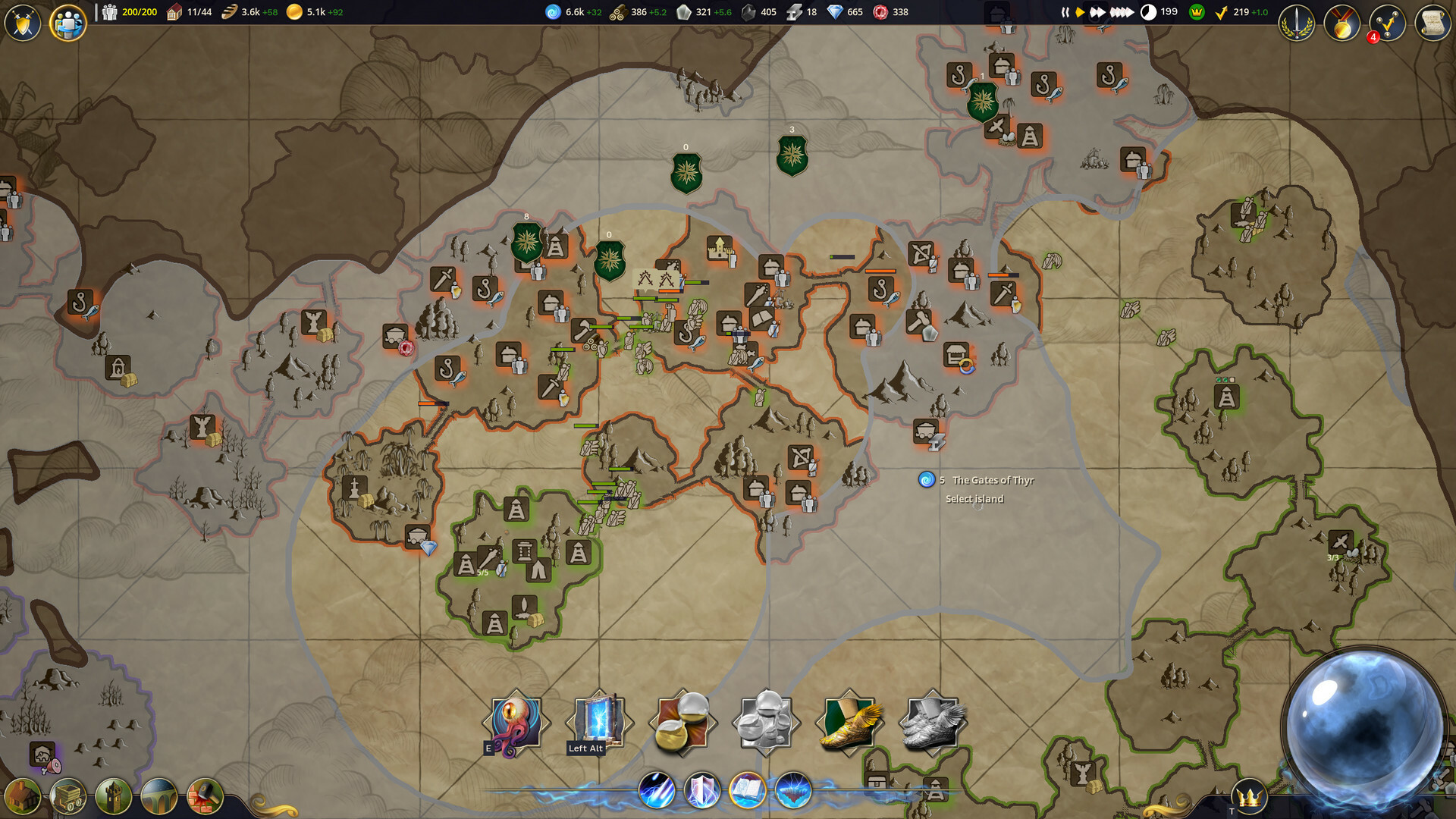1456x819 pixels.
Task: Open the factions icon beside the swords emblem
Action: pos(70,23)
